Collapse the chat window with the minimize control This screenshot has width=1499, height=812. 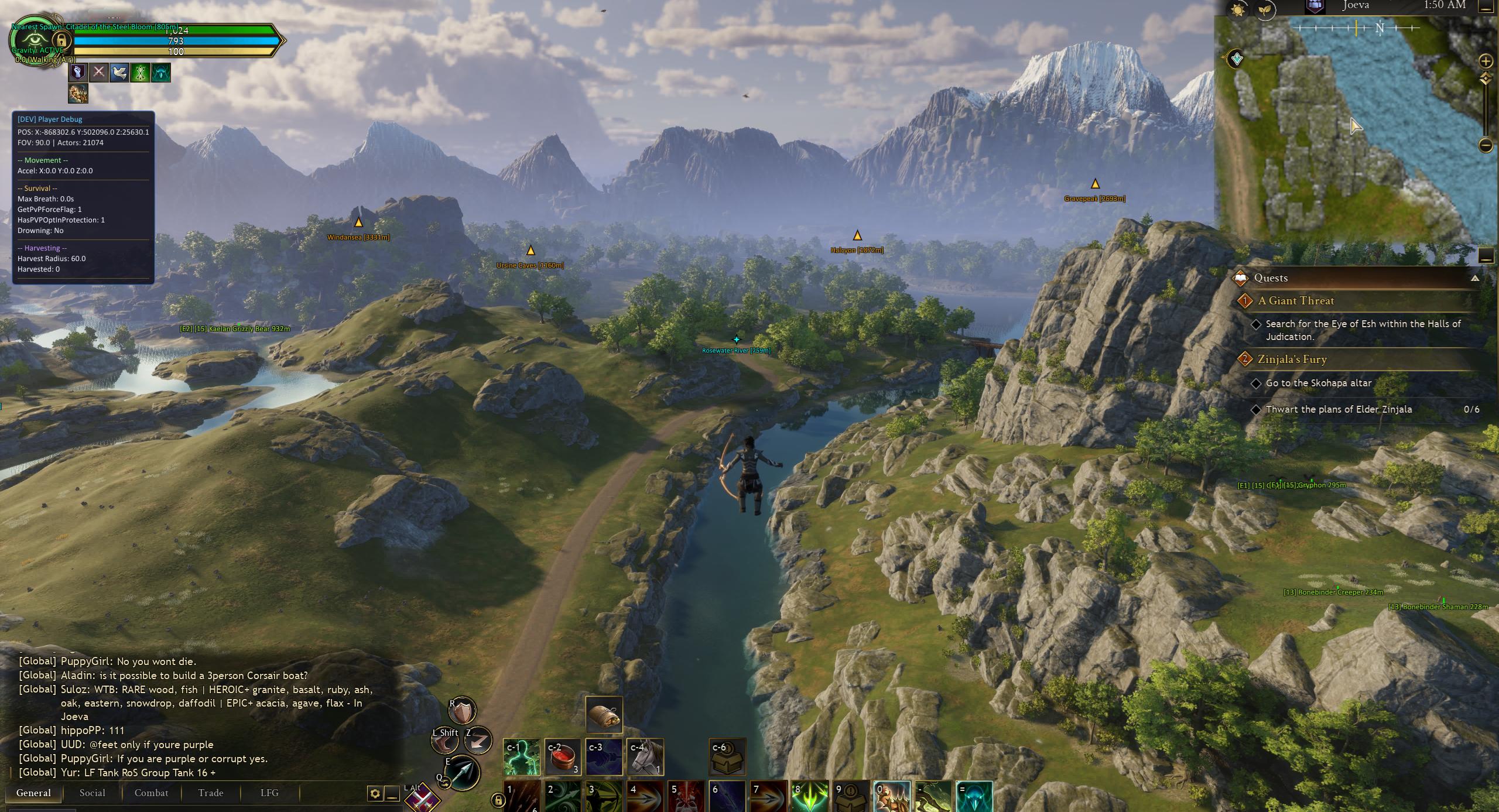(391, 794)
